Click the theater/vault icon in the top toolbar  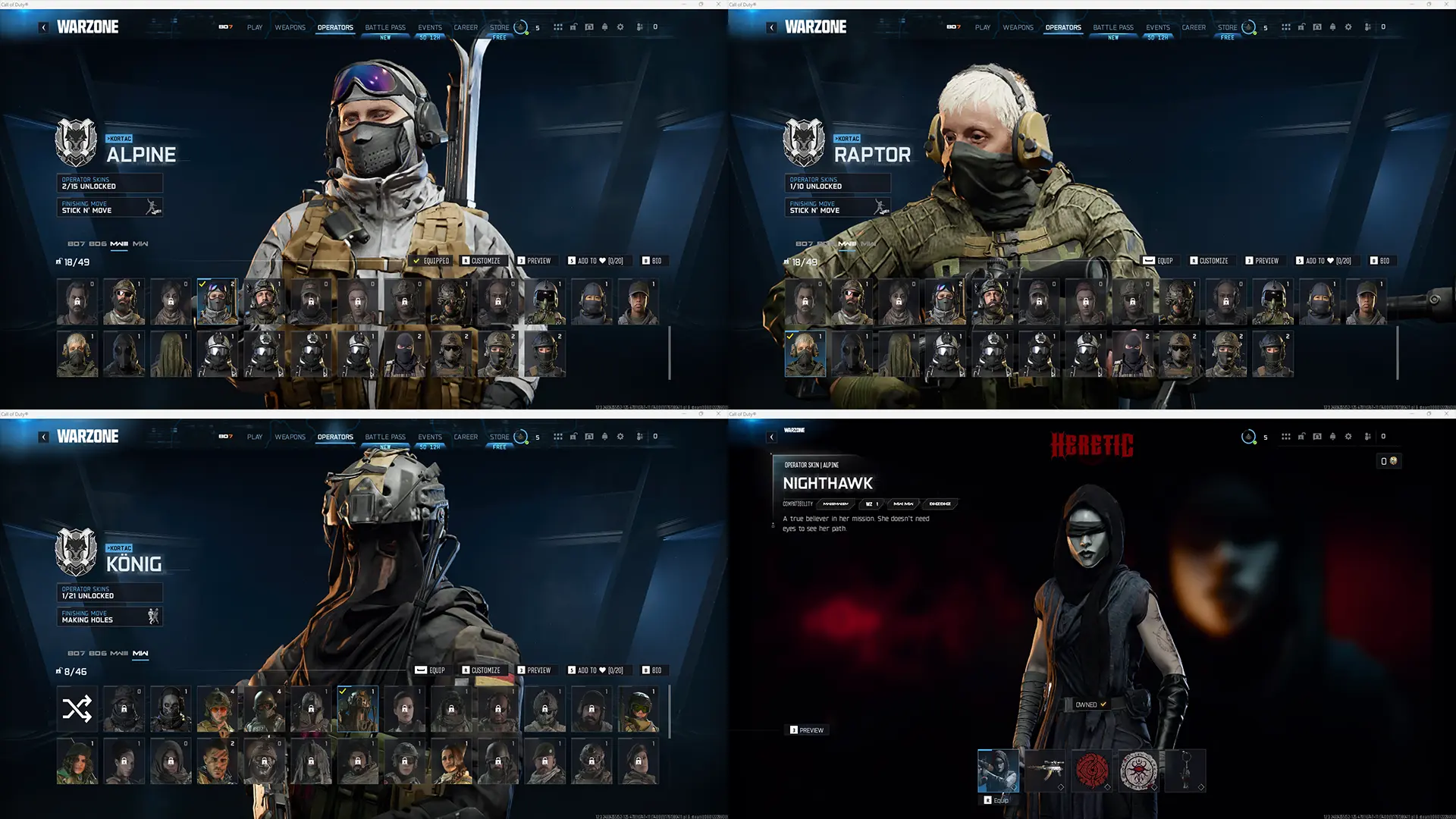[x=589, y=27]
